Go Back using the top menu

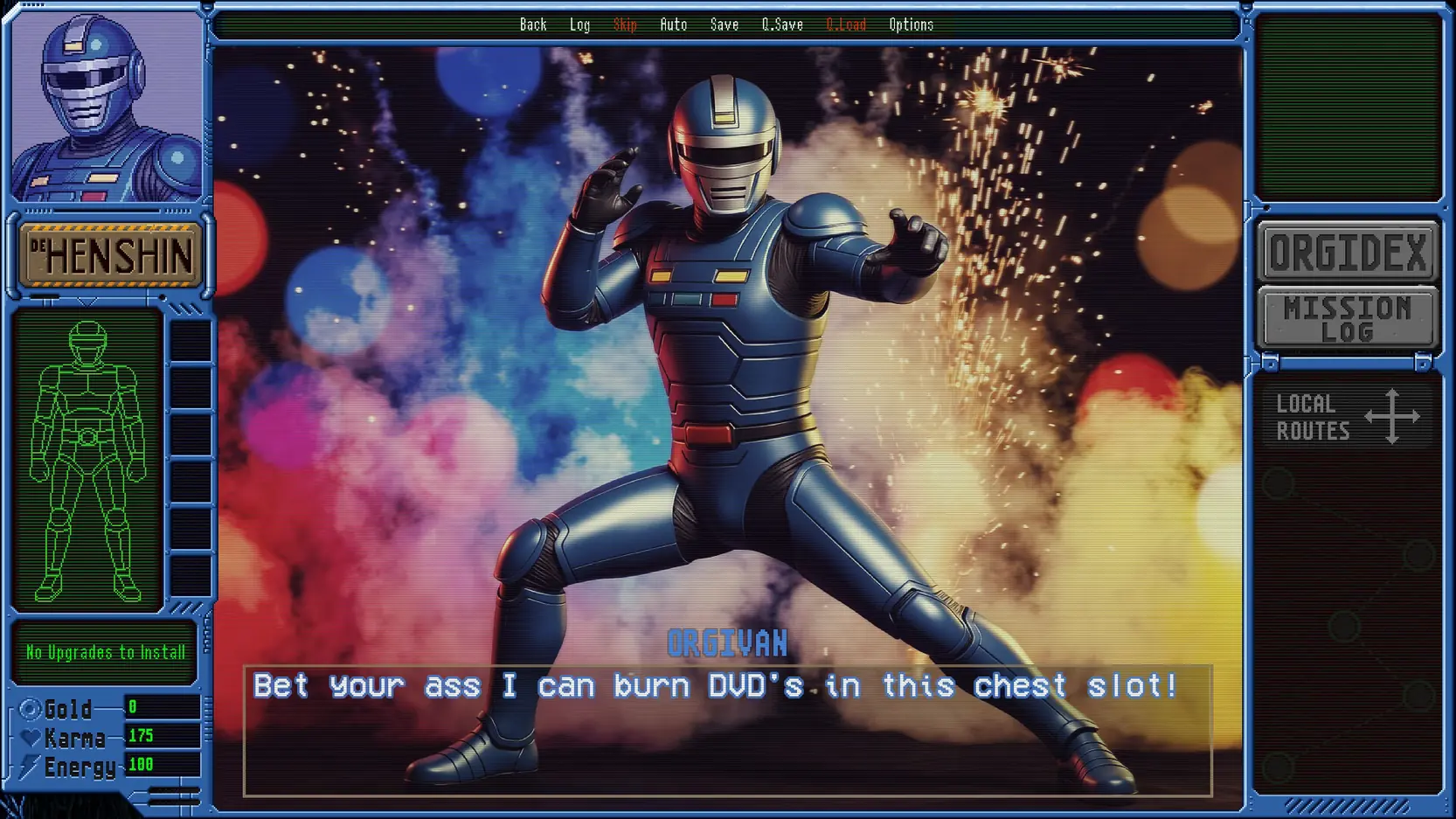[x=533, y=24]
